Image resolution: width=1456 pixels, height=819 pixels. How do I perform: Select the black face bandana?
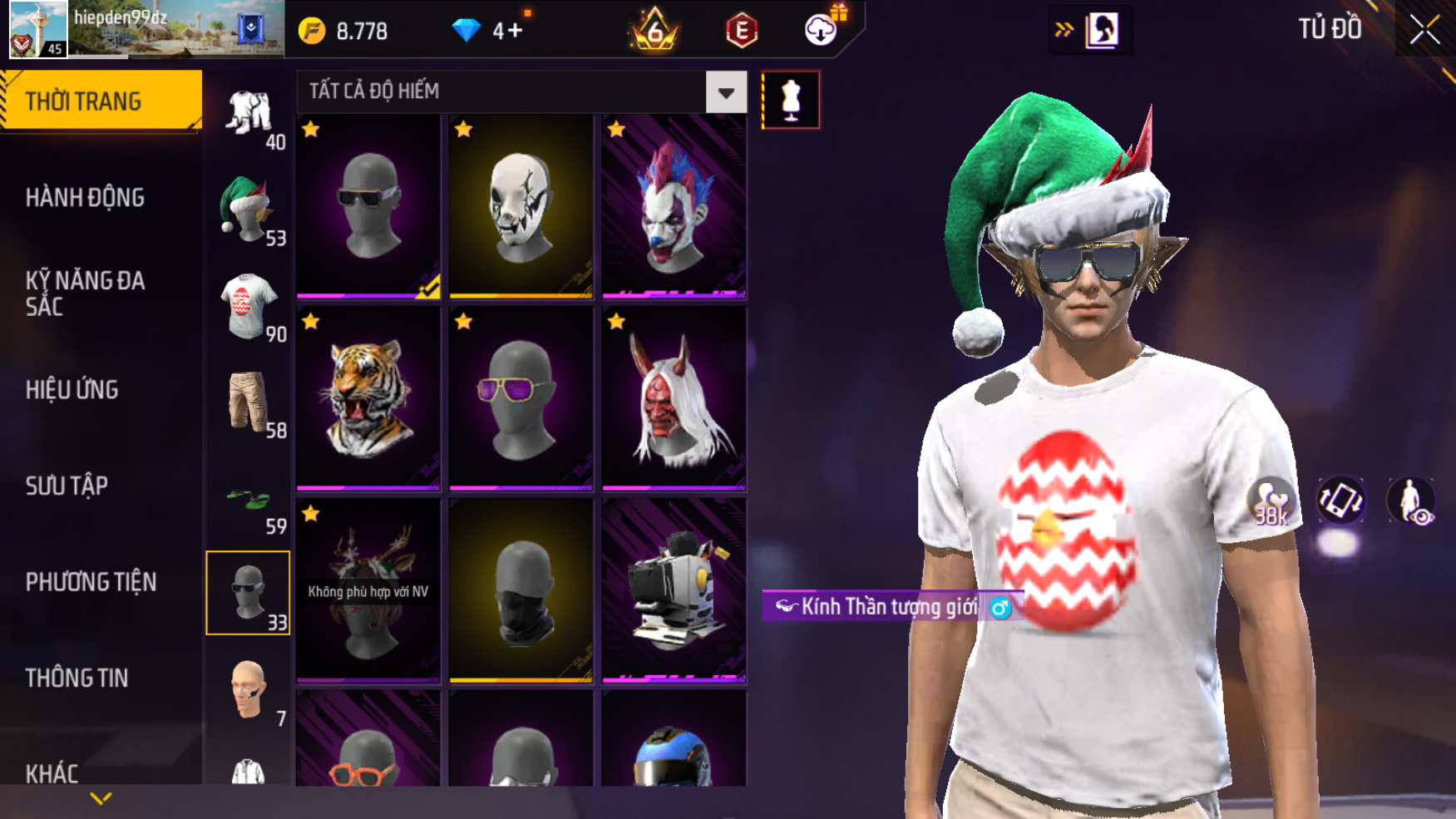coord(521,591)
